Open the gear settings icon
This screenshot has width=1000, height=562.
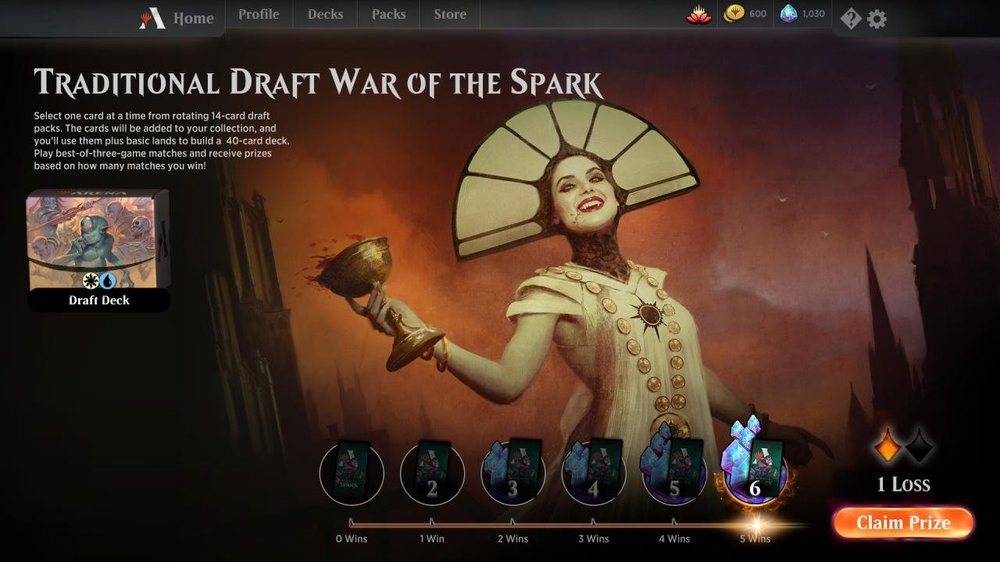(877, 18)
